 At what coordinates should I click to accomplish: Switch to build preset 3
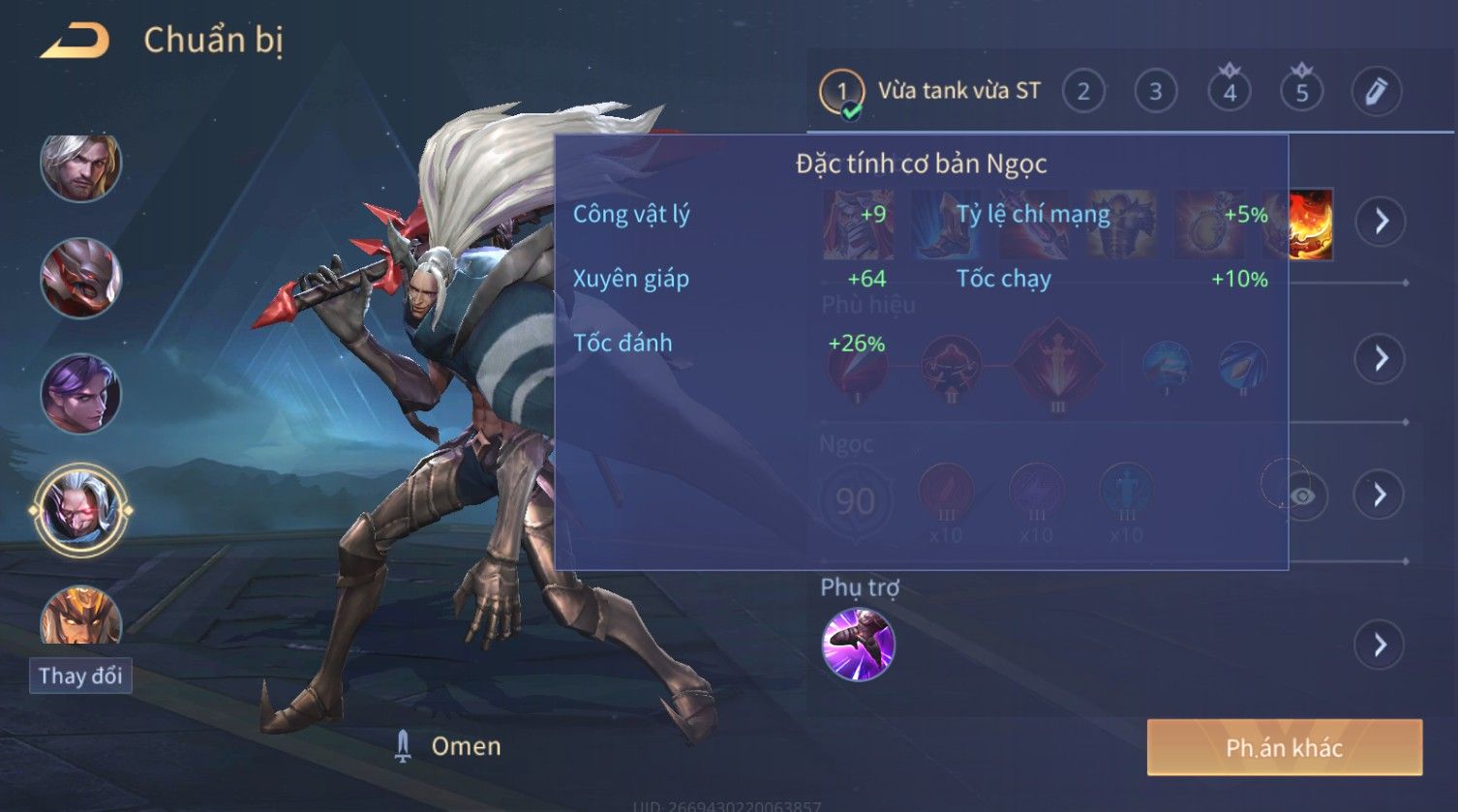[x=1155, y=92]
